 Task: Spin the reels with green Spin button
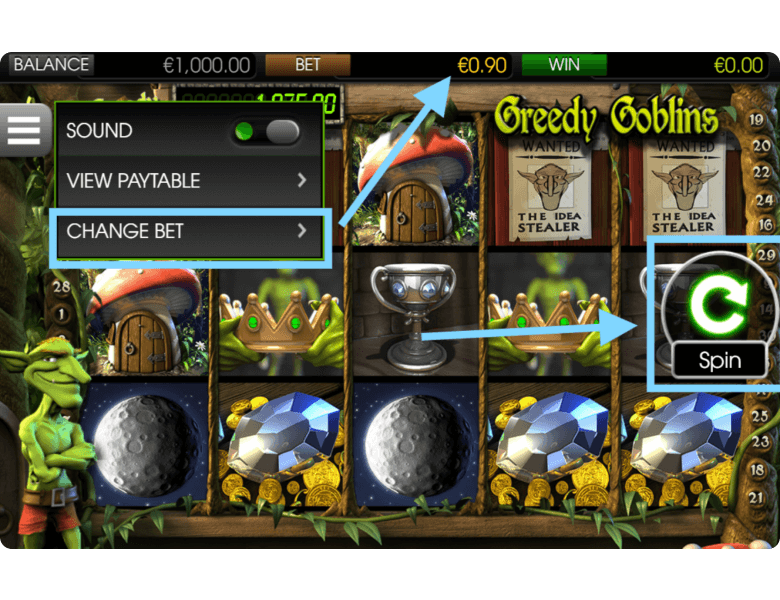tap(718, 310)
